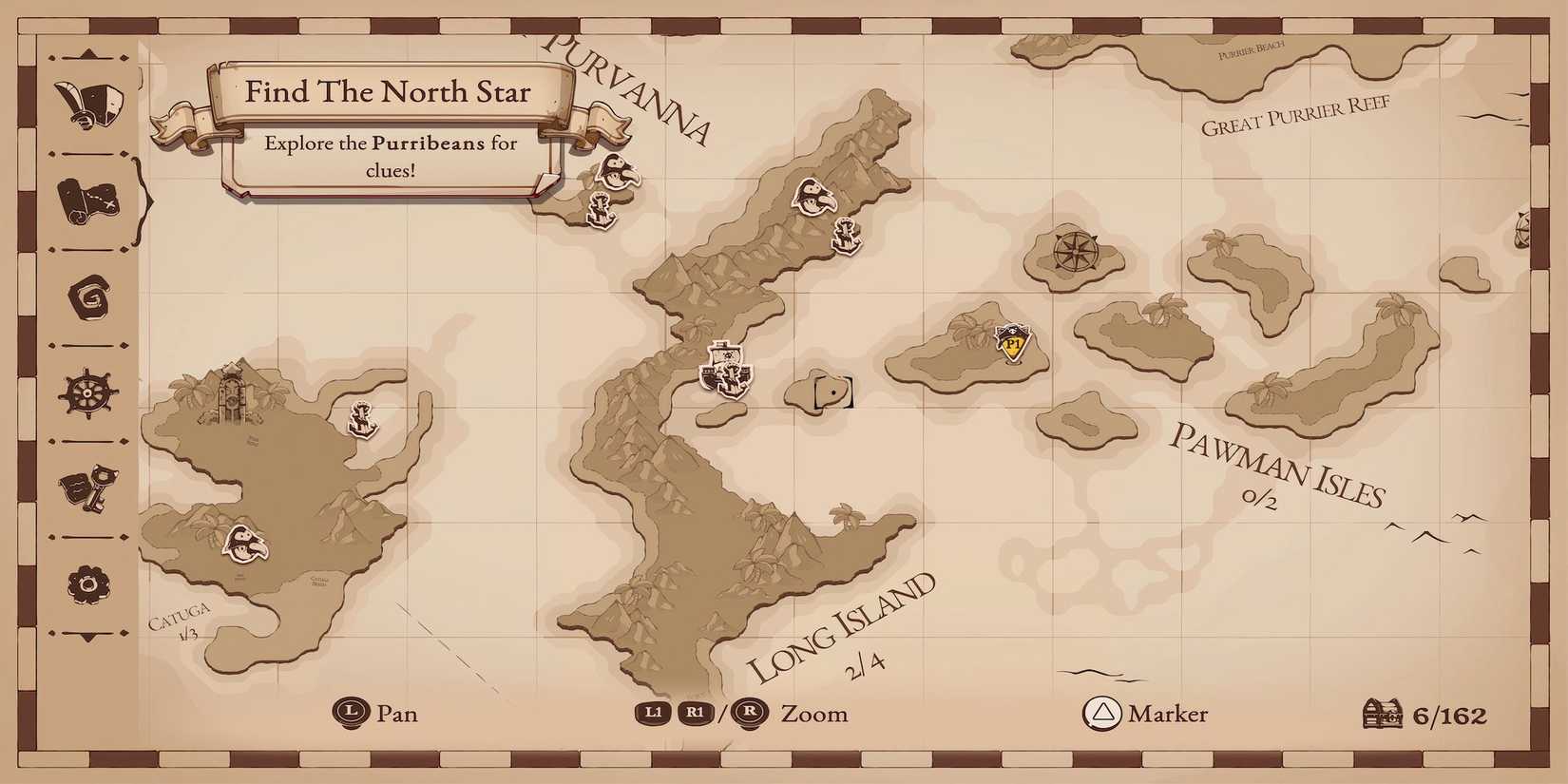This screenshot has width=1568, height=784.
Task: Open the Find The North Star quest banner
Action: [389, 92]
